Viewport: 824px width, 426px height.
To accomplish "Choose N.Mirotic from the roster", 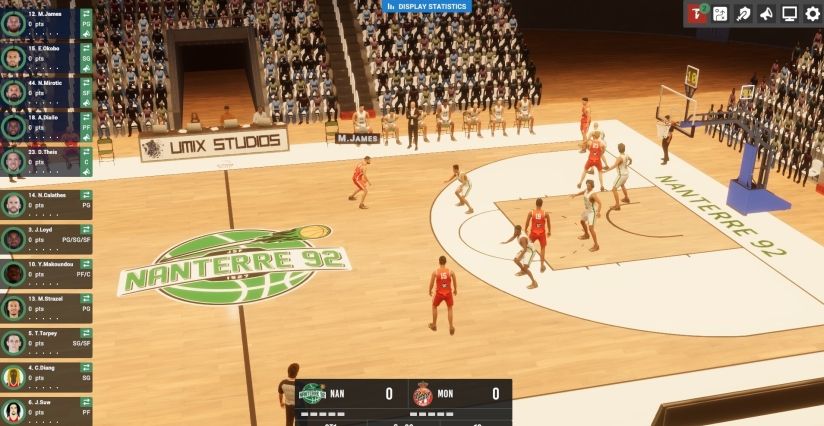I will click(40, 91).
